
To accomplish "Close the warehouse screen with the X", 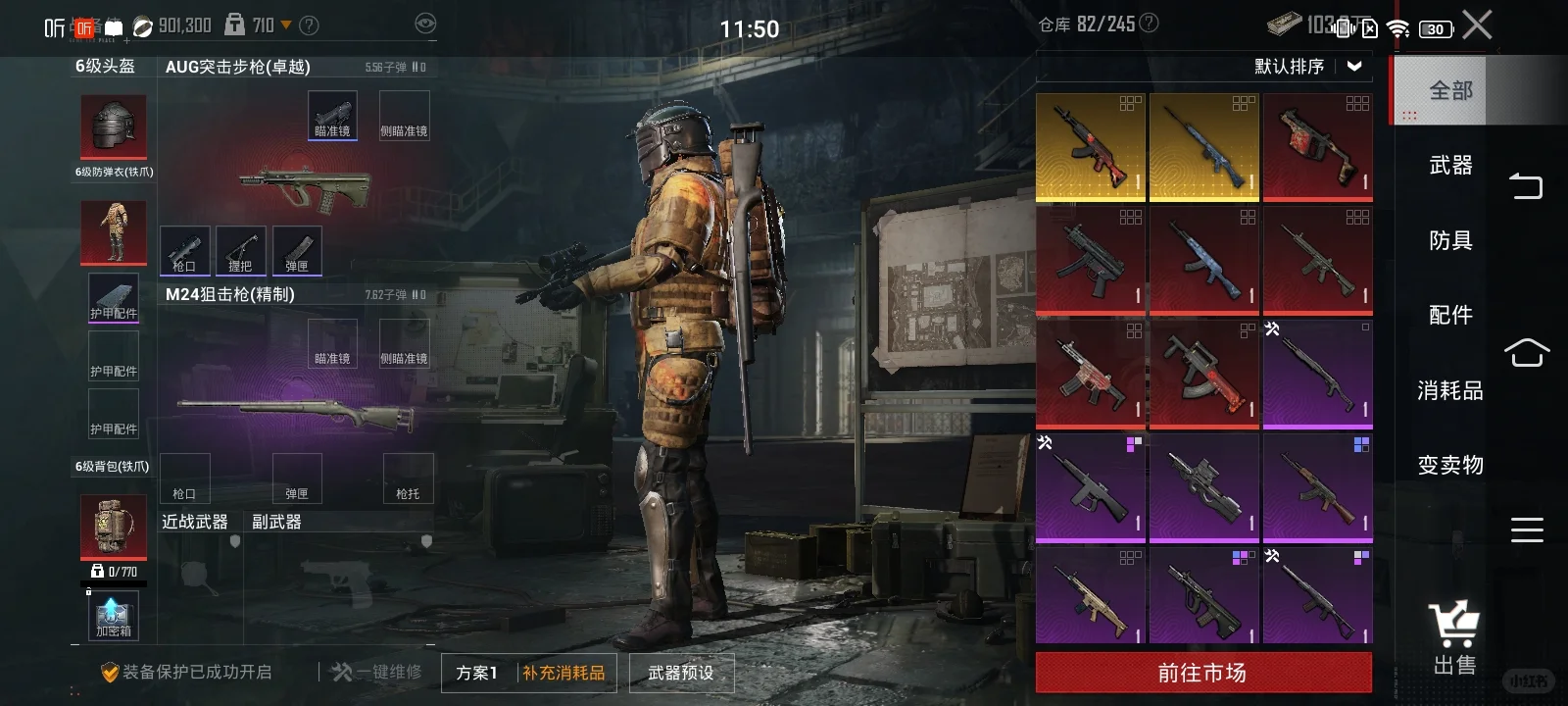I will point(1477,25).
